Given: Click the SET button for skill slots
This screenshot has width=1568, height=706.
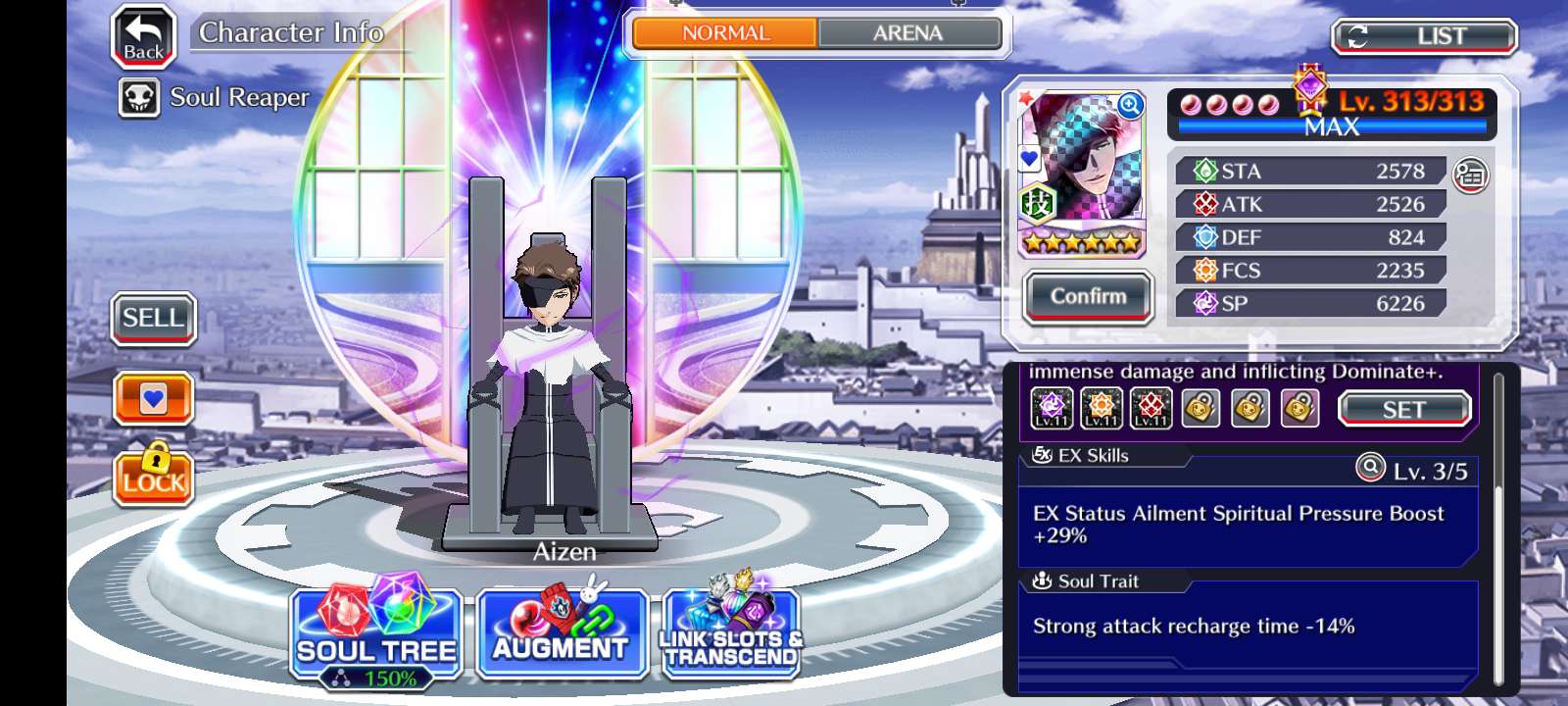Looking at the screenshot, I should (1403, 409).
